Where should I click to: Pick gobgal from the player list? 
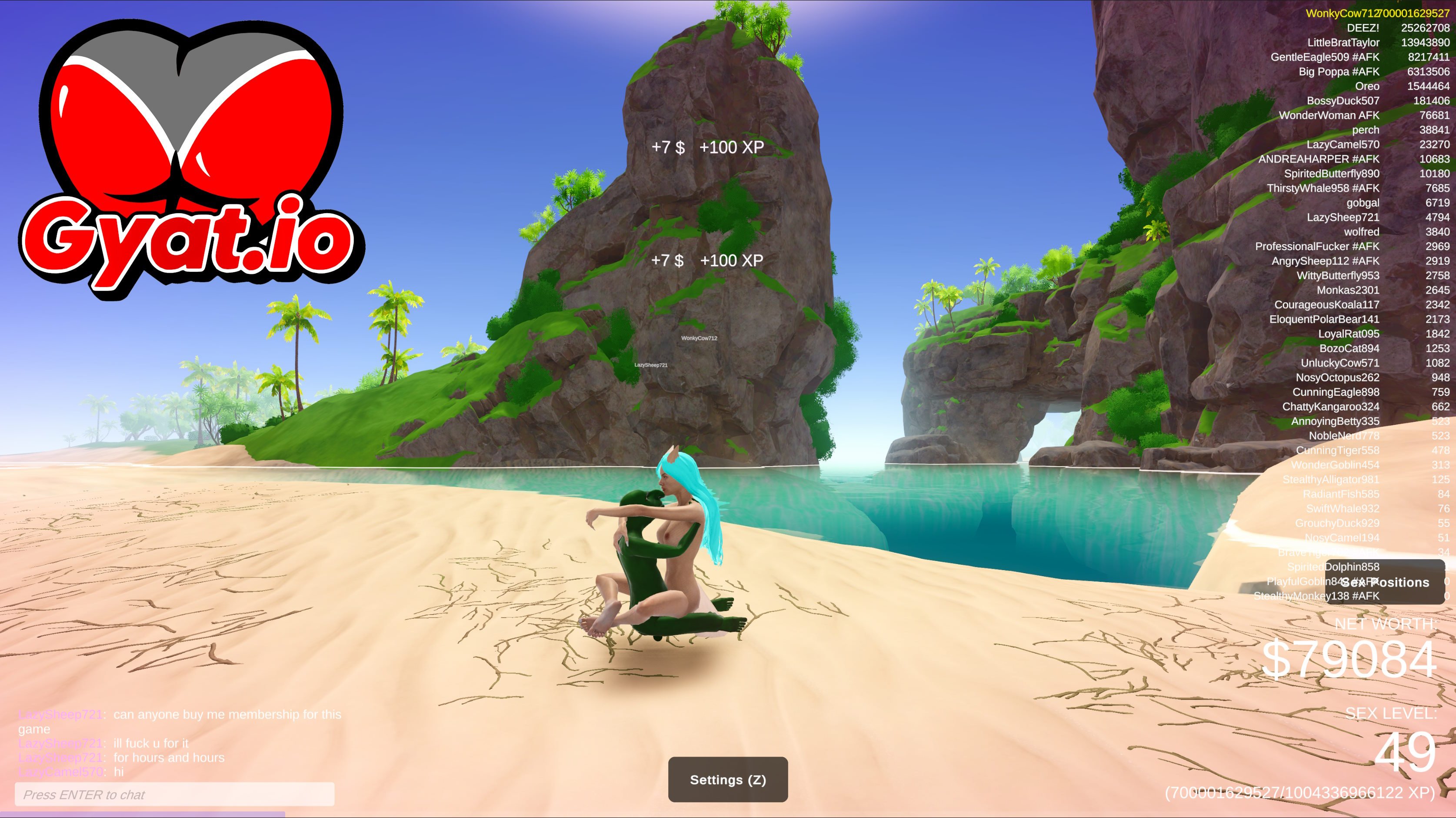pos(1362,202)
